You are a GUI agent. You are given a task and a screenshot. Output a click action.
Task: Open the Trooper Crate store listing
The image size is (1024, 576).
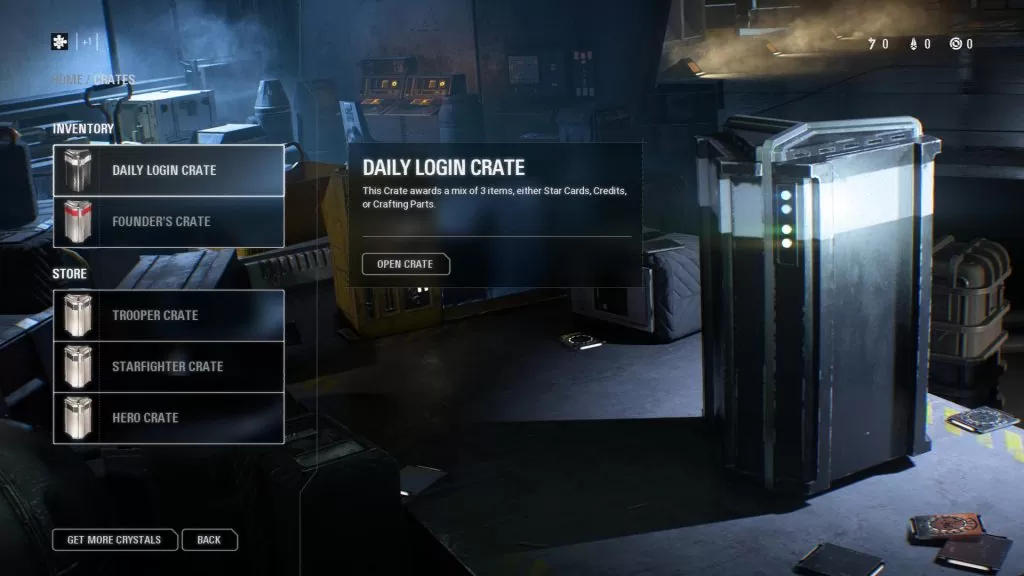click(x=168, y=315)
